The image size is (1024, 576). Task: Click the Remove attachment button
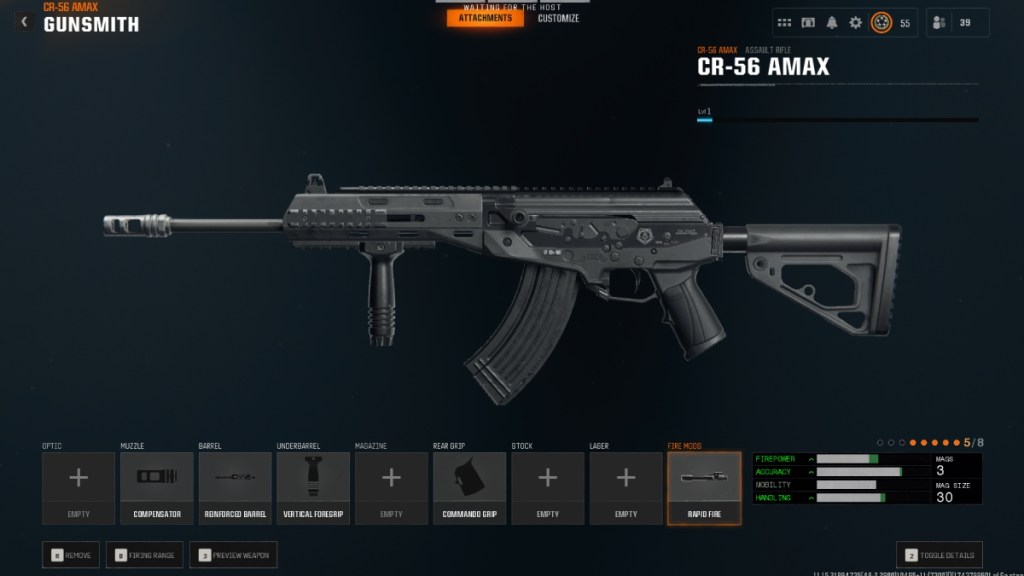pyautogui.click(x=71, y=555)
